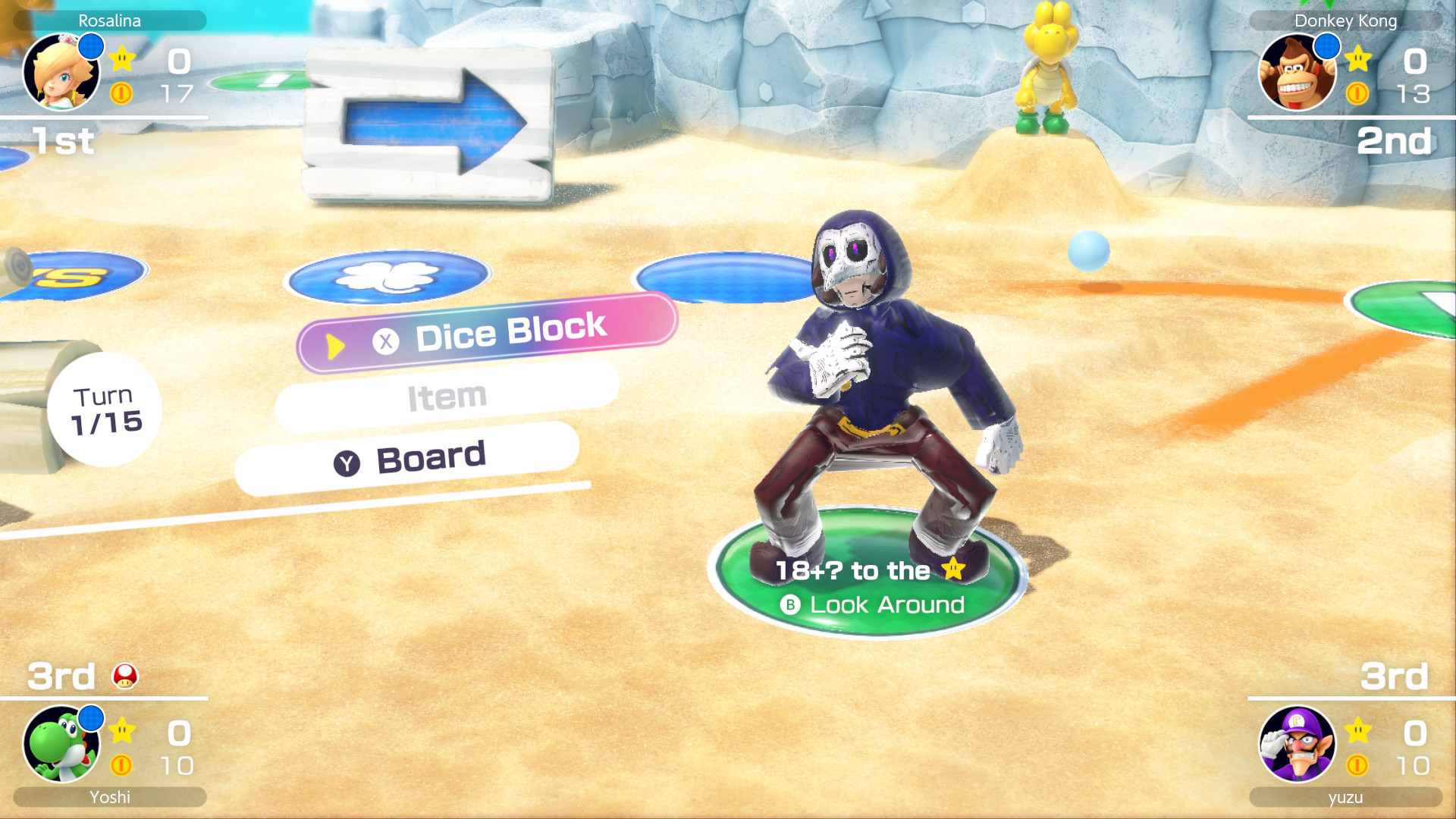
Task: Click Look Around to survey the board
Action: (886, 605)
